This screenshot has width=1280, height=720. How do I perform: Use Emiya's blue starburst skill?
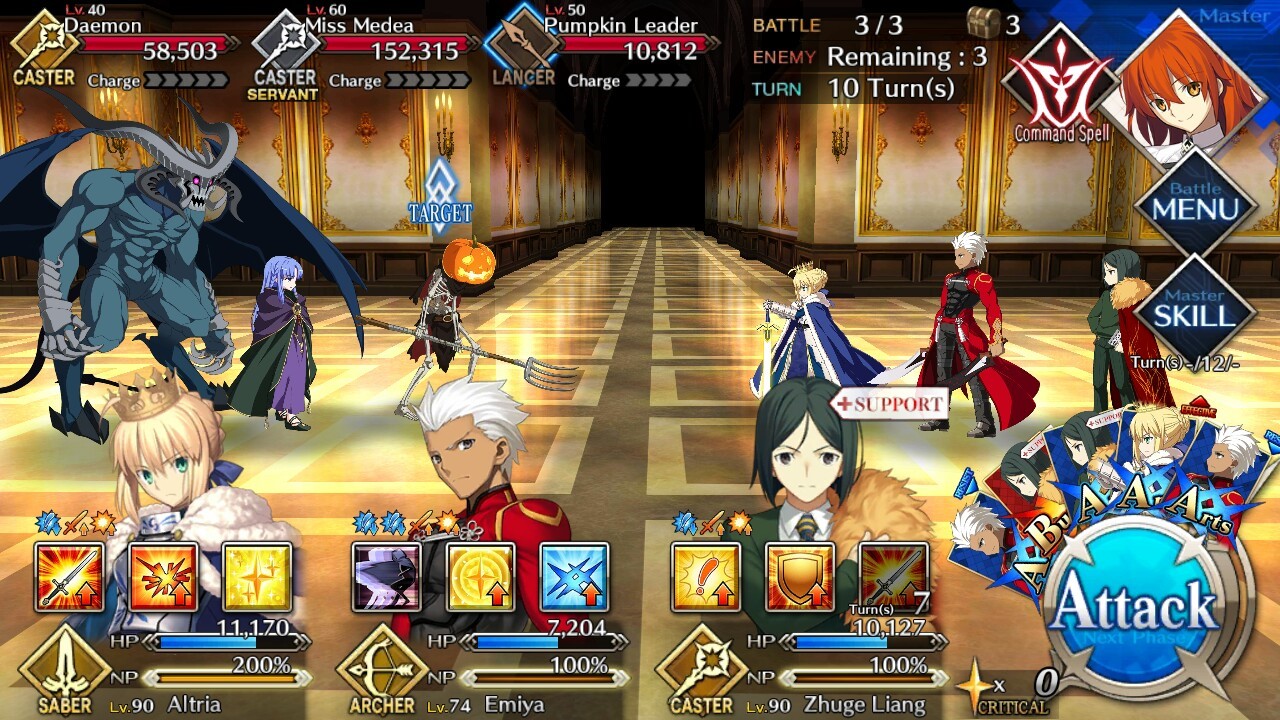pos(574,577)
